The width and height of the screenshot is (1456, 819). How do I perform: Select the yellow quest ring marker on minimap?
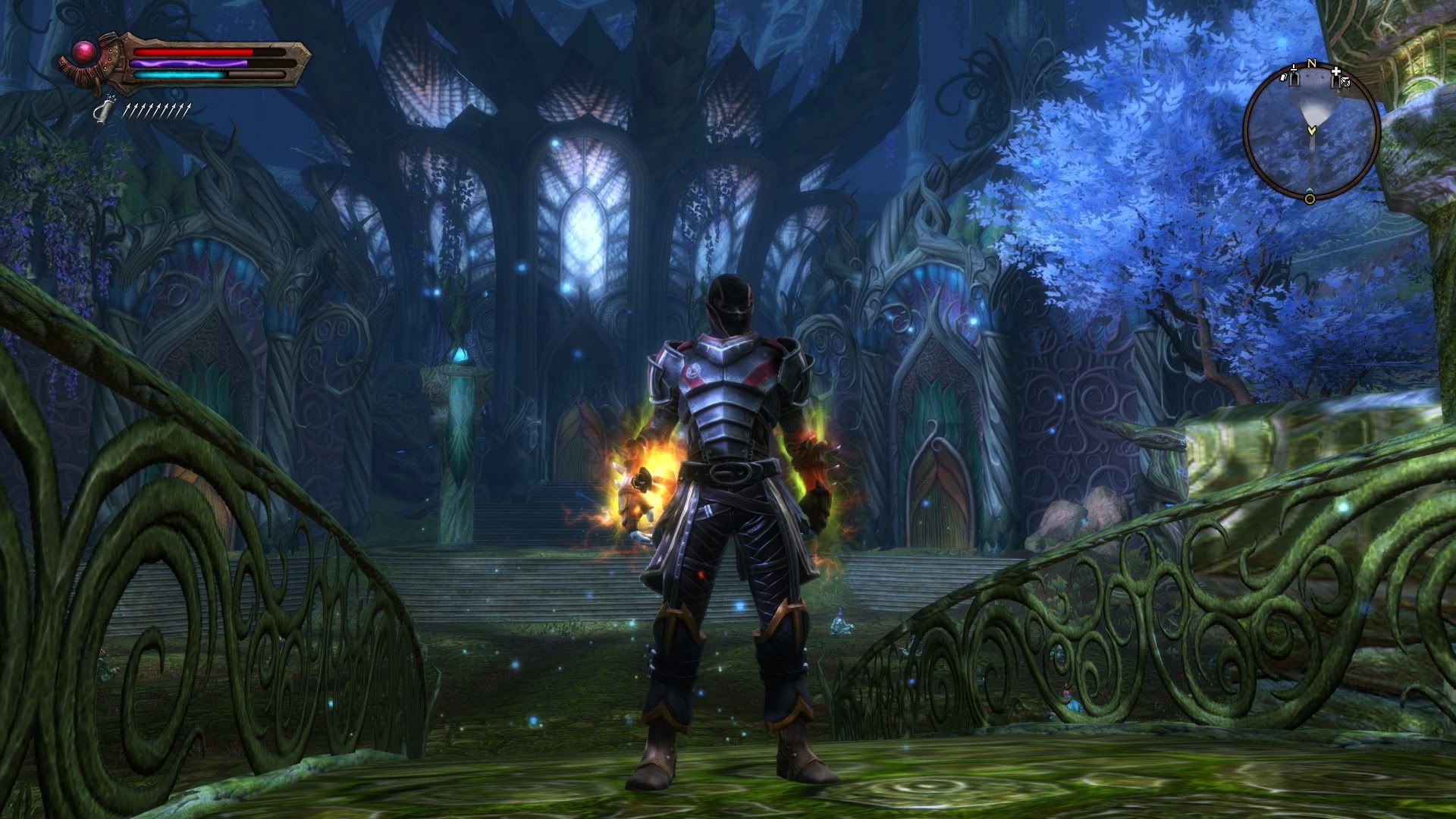pos(1310,199)
